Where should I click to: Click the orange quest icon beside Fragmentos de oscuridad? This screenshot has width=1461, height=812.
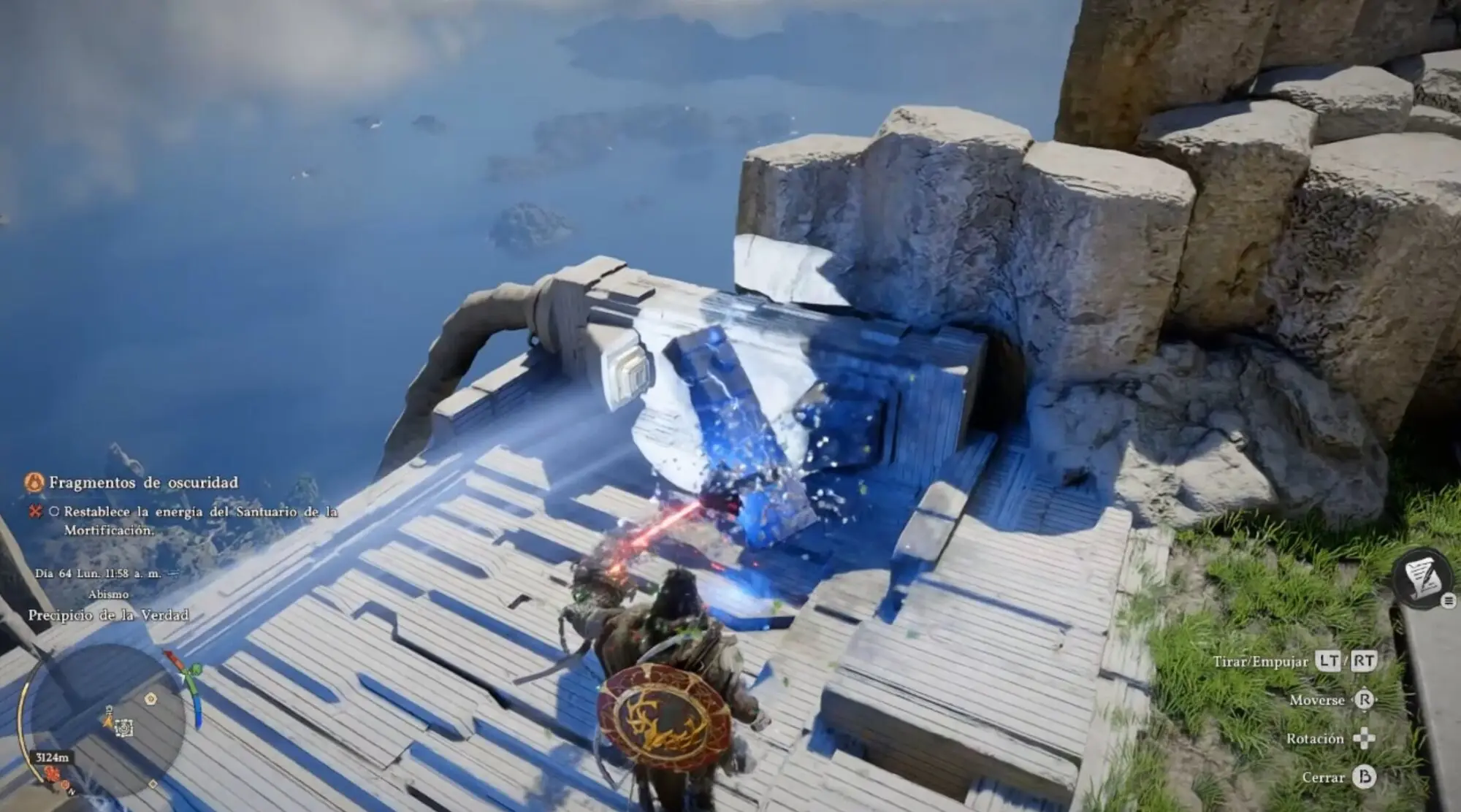pyautogui.click(x=34, y=483)
